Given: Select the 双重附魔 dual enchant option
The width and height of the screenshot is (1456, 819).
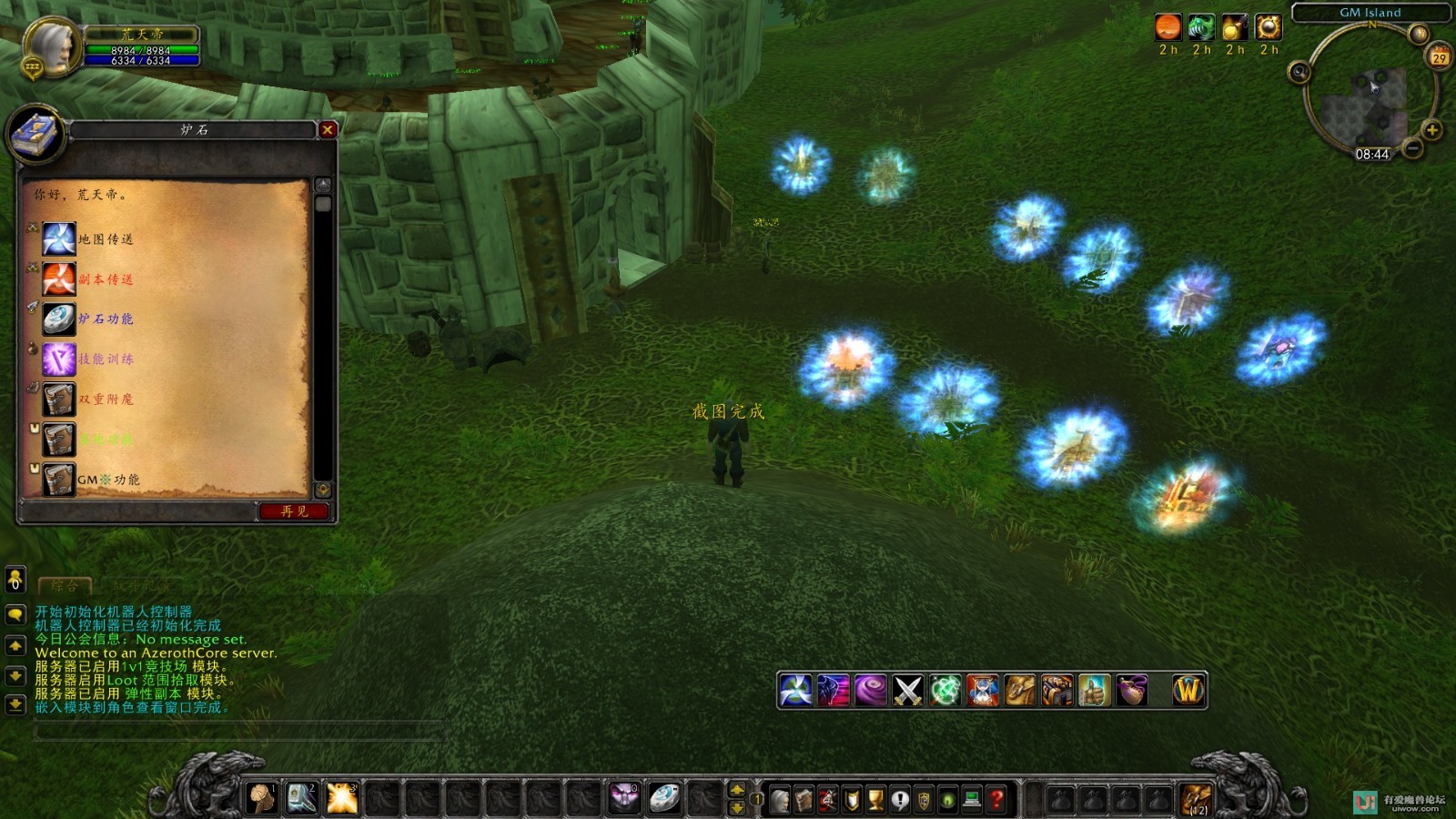Looking at the screenshot, I should click(106, 399).
